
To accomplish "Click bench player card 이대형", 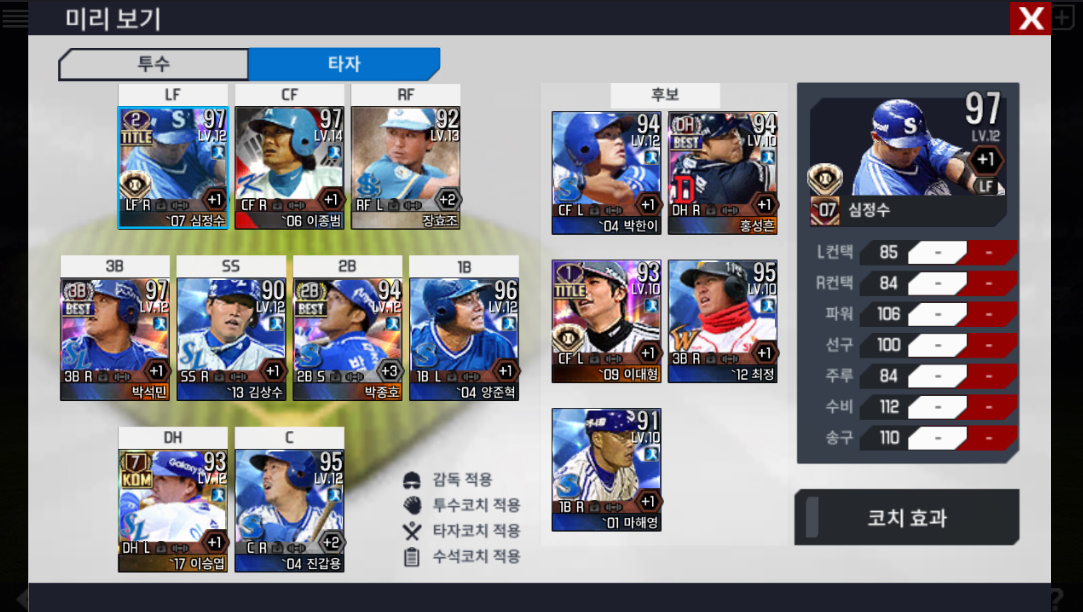I will coord(606,321).
